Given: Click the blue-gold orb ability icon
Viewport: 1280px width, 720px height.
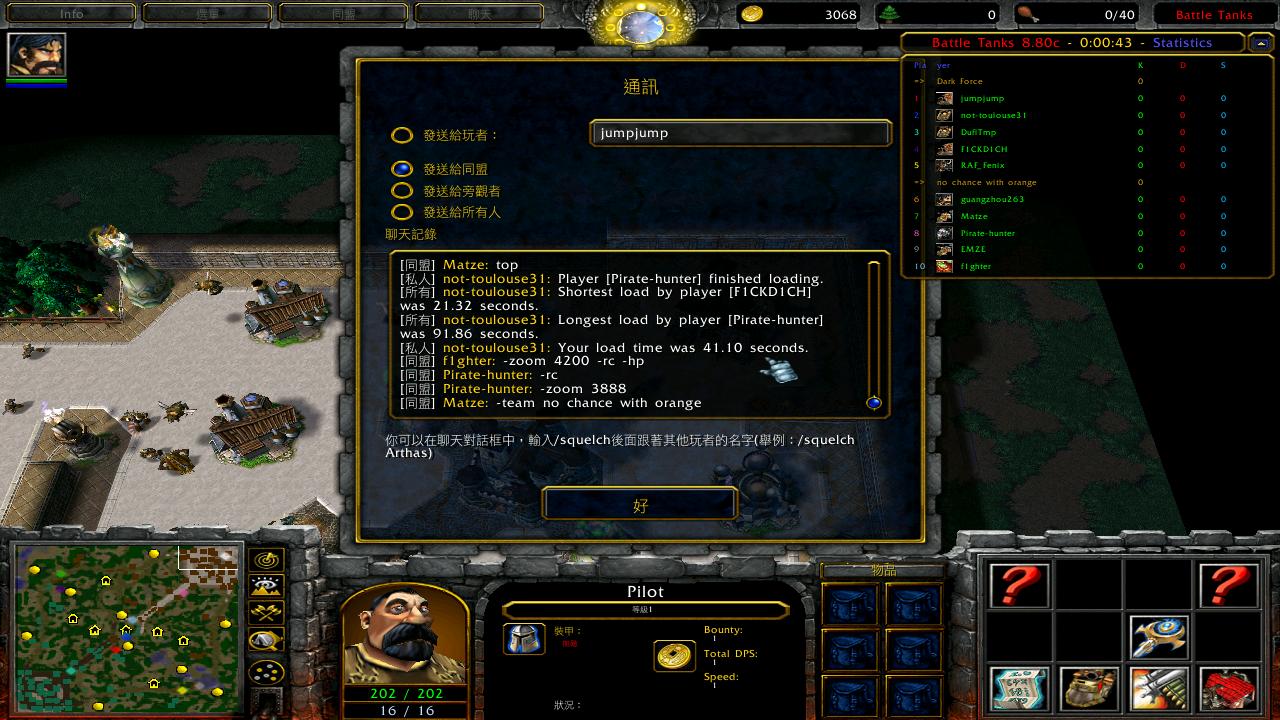Looking at the screenshot, I should pos(1159,636).
